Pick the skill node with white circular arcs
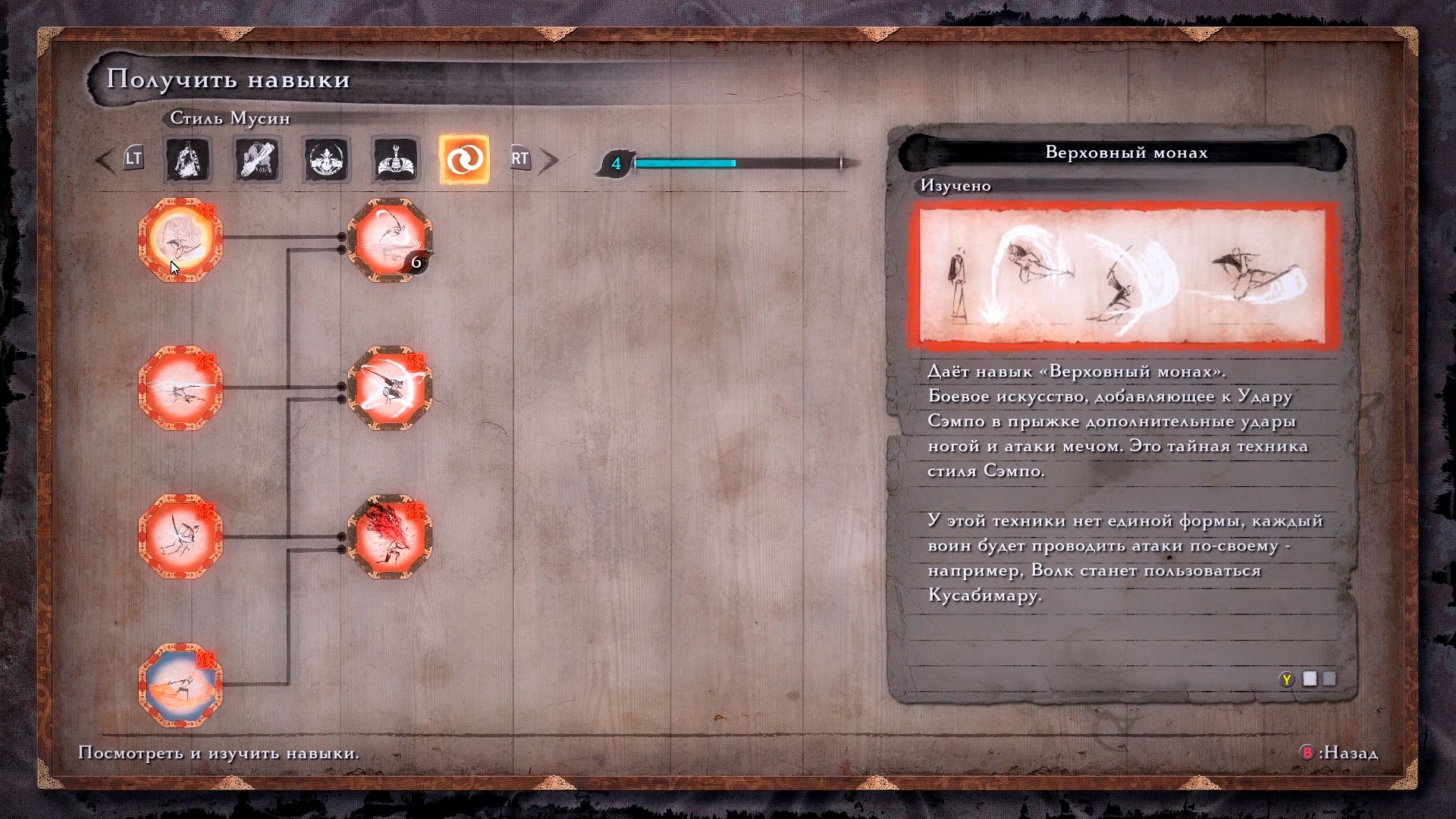 point(390,388)
